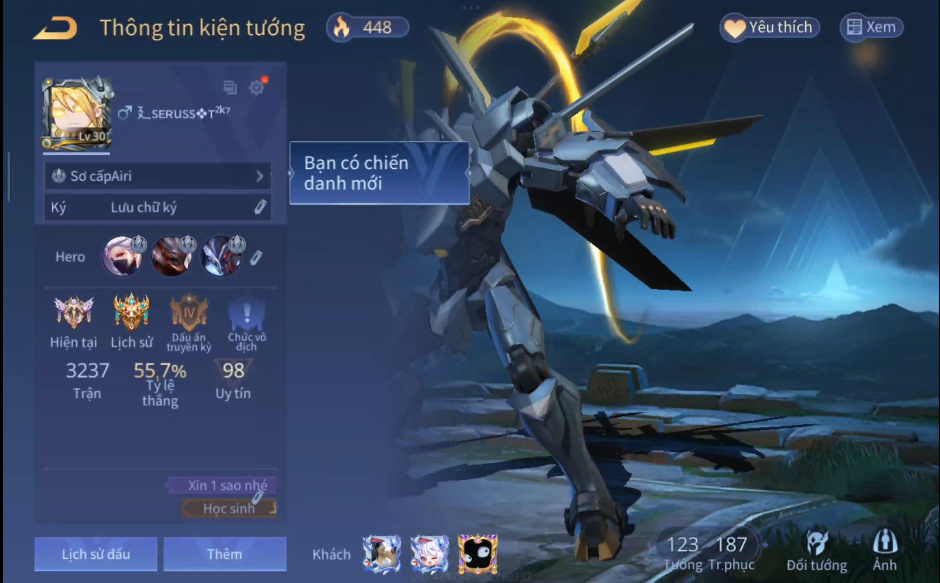Edit the Xin 1 sao nhé tag
Screen dimensions: 940x583
(257, 496)
